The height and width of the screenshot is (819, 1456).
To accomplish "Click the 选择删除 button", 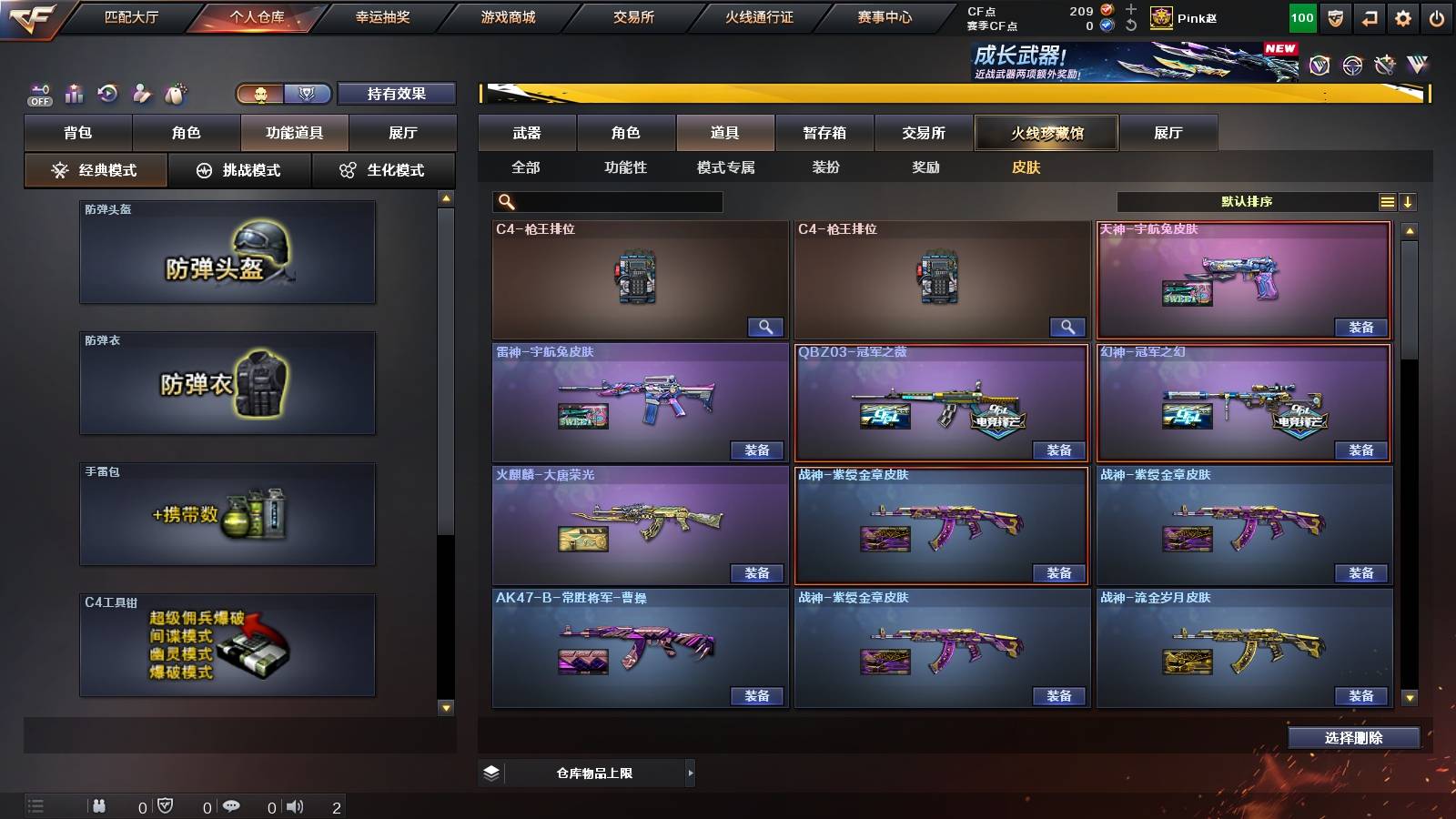I will (x=1353, y=738).
